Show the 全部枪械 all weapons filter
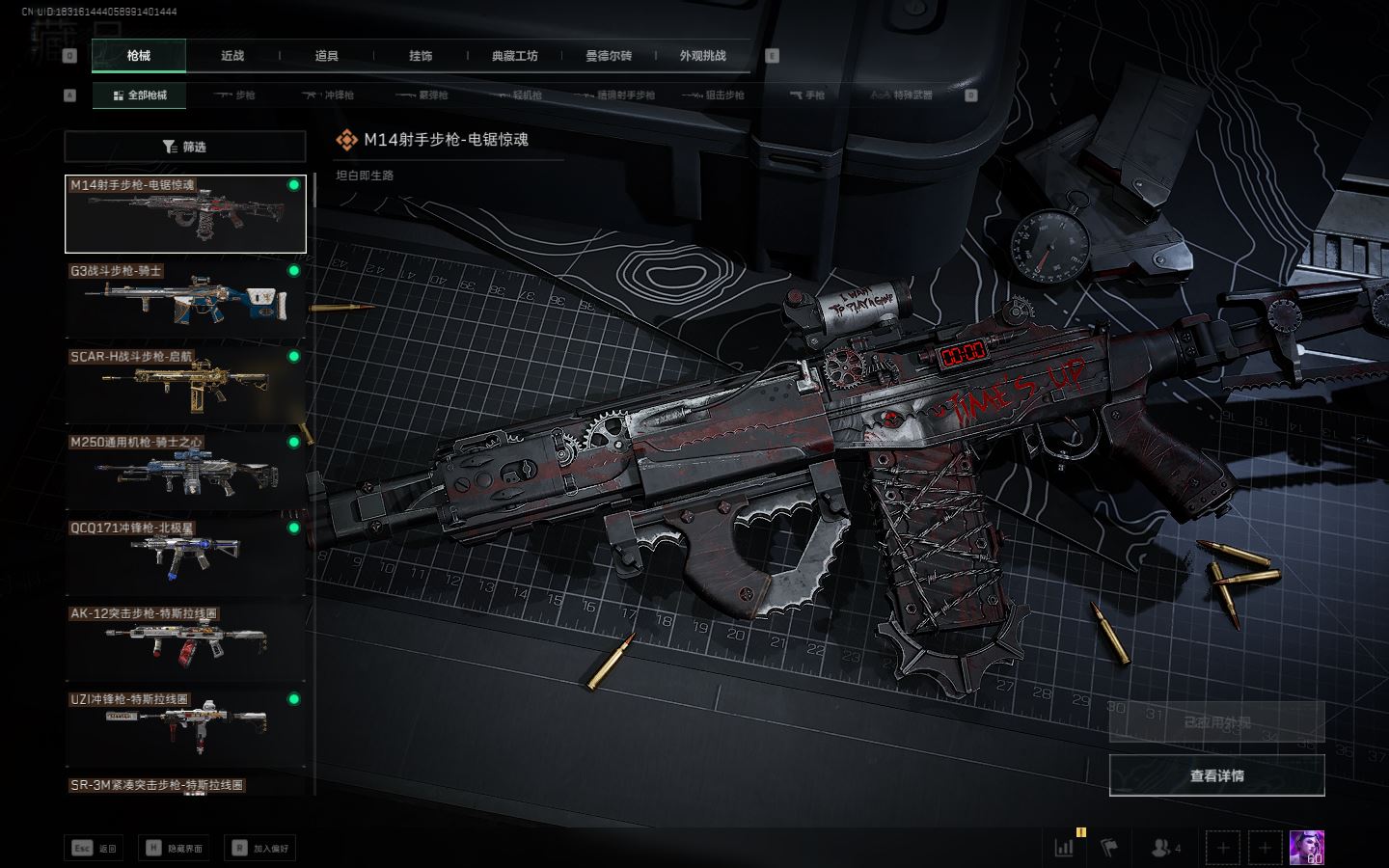Image resolution: width=1389 pixels, height=868 pixels. pyautogui.click(x=140, y=95)
